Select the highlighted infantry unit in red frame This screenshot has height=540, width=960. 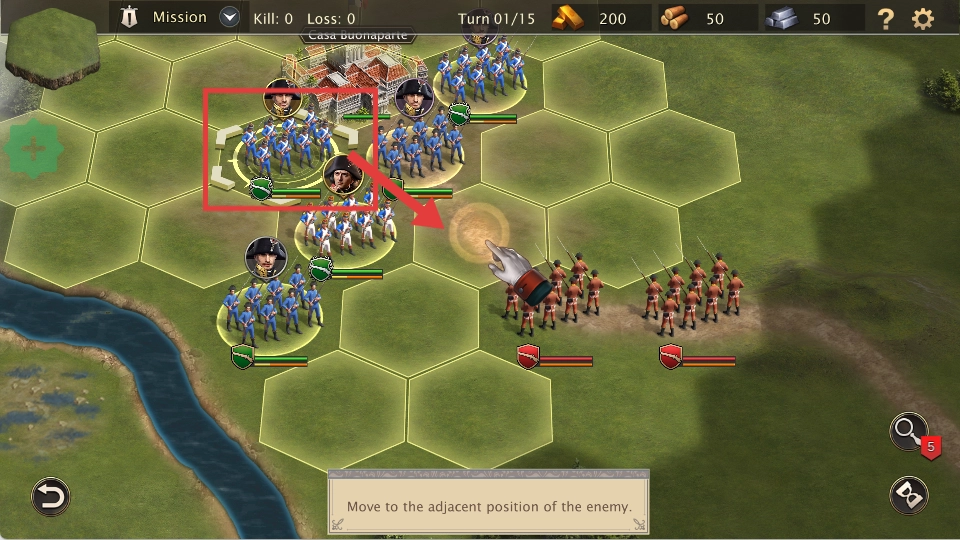point(285,148)
